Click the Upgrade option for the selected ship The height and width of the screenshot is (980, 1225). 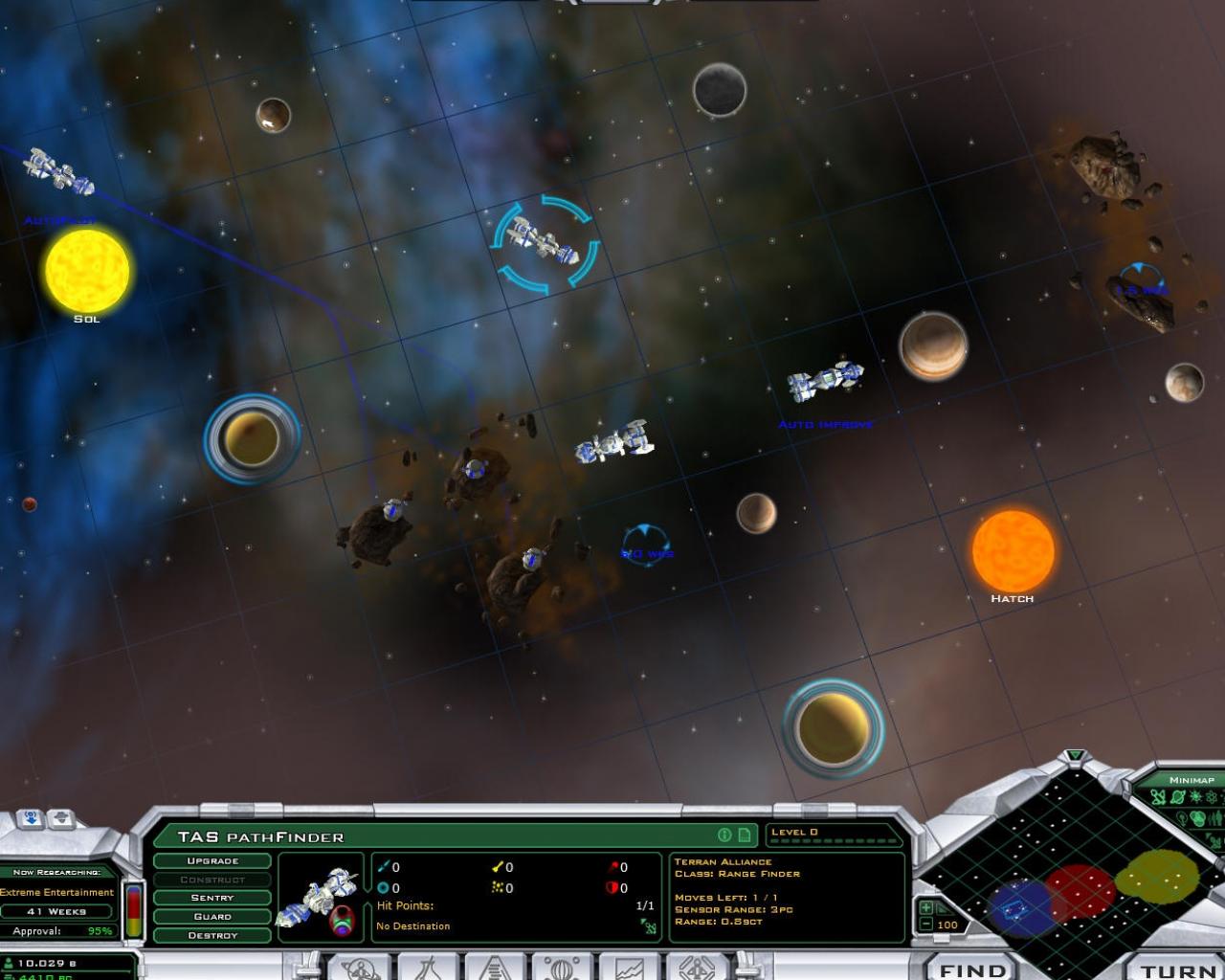212,860
